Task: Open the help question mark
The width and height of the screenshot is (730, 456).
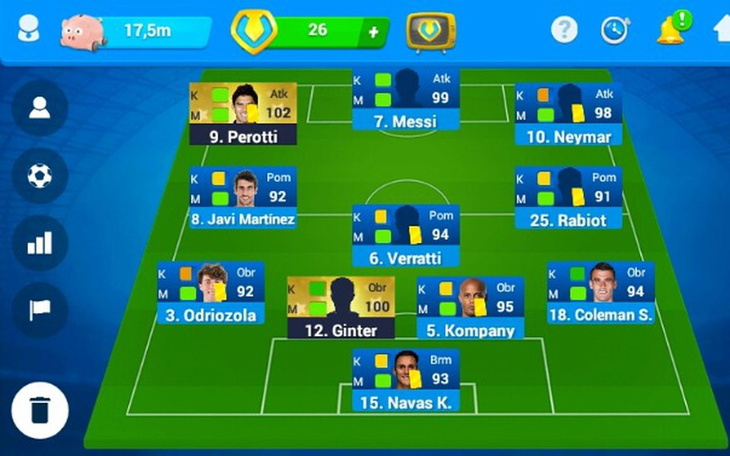Action: (x=564, y=30)
